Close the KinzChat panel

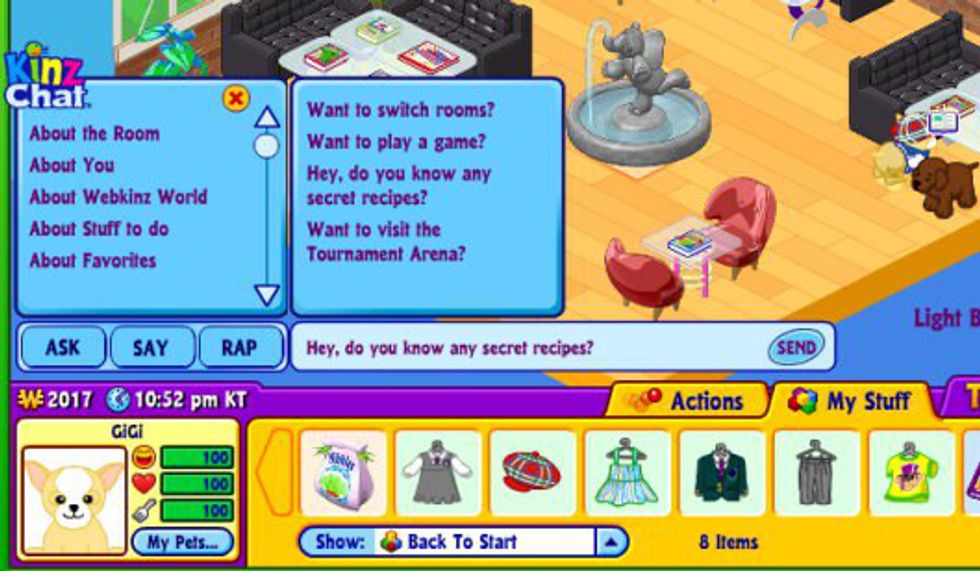(236, 98)
